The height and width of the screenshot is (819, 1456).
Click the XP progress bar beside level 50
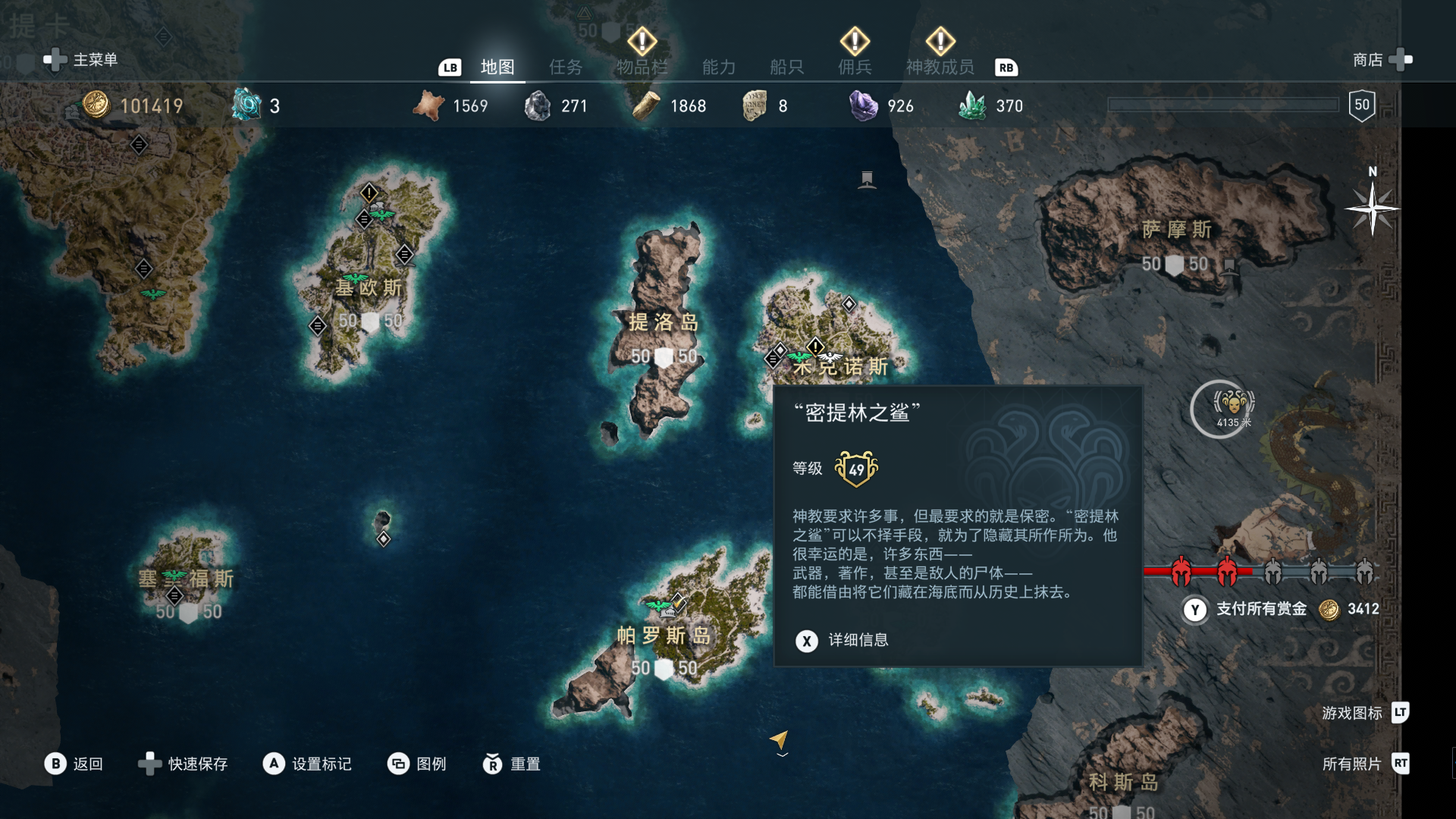pos(1222,105)
